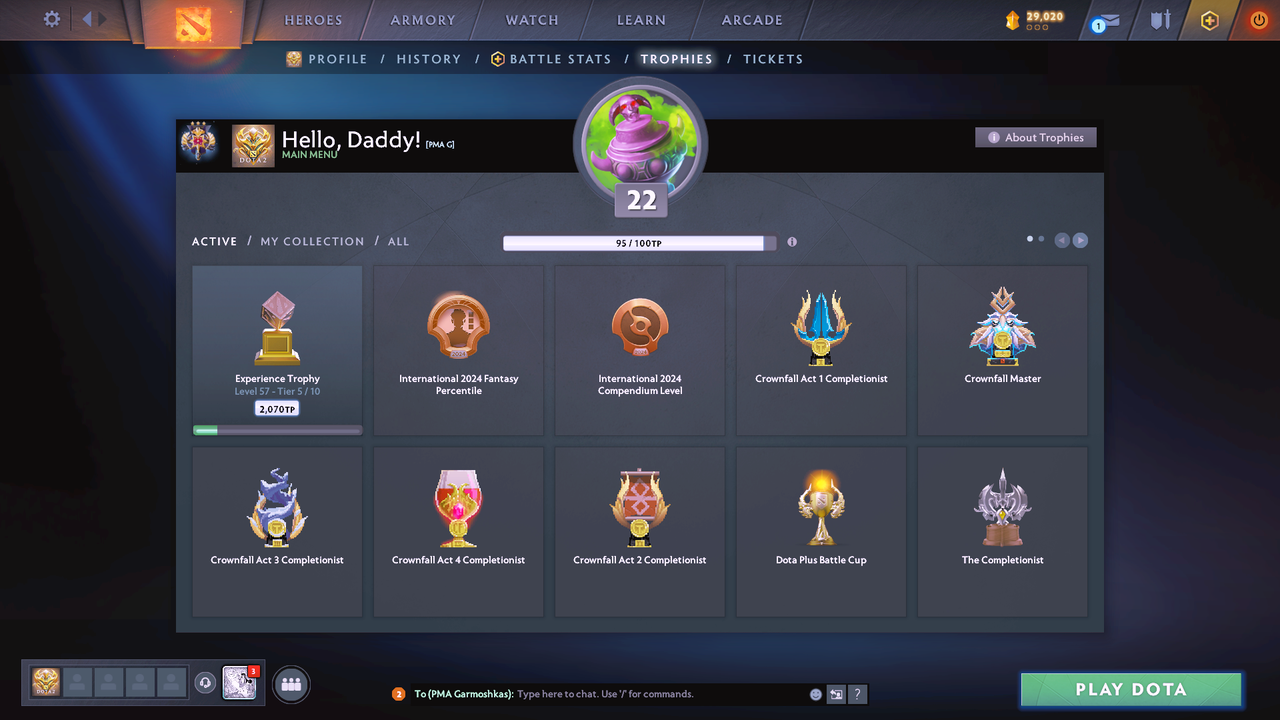
Task: Open the ARCADE menu
Action: point(751,19)
